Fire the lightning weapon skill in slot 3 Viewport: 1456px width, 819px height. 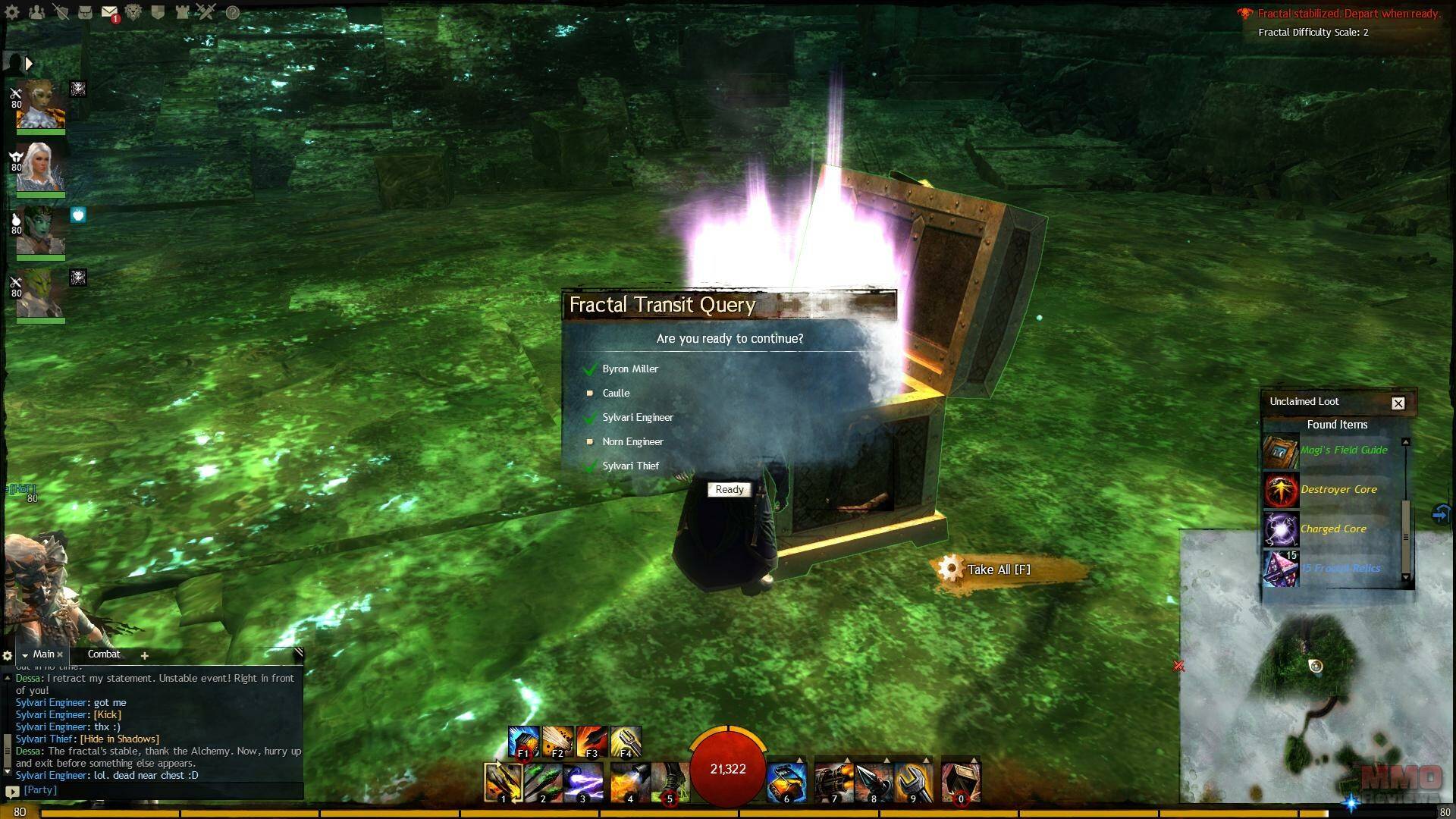tap(582, 782)
